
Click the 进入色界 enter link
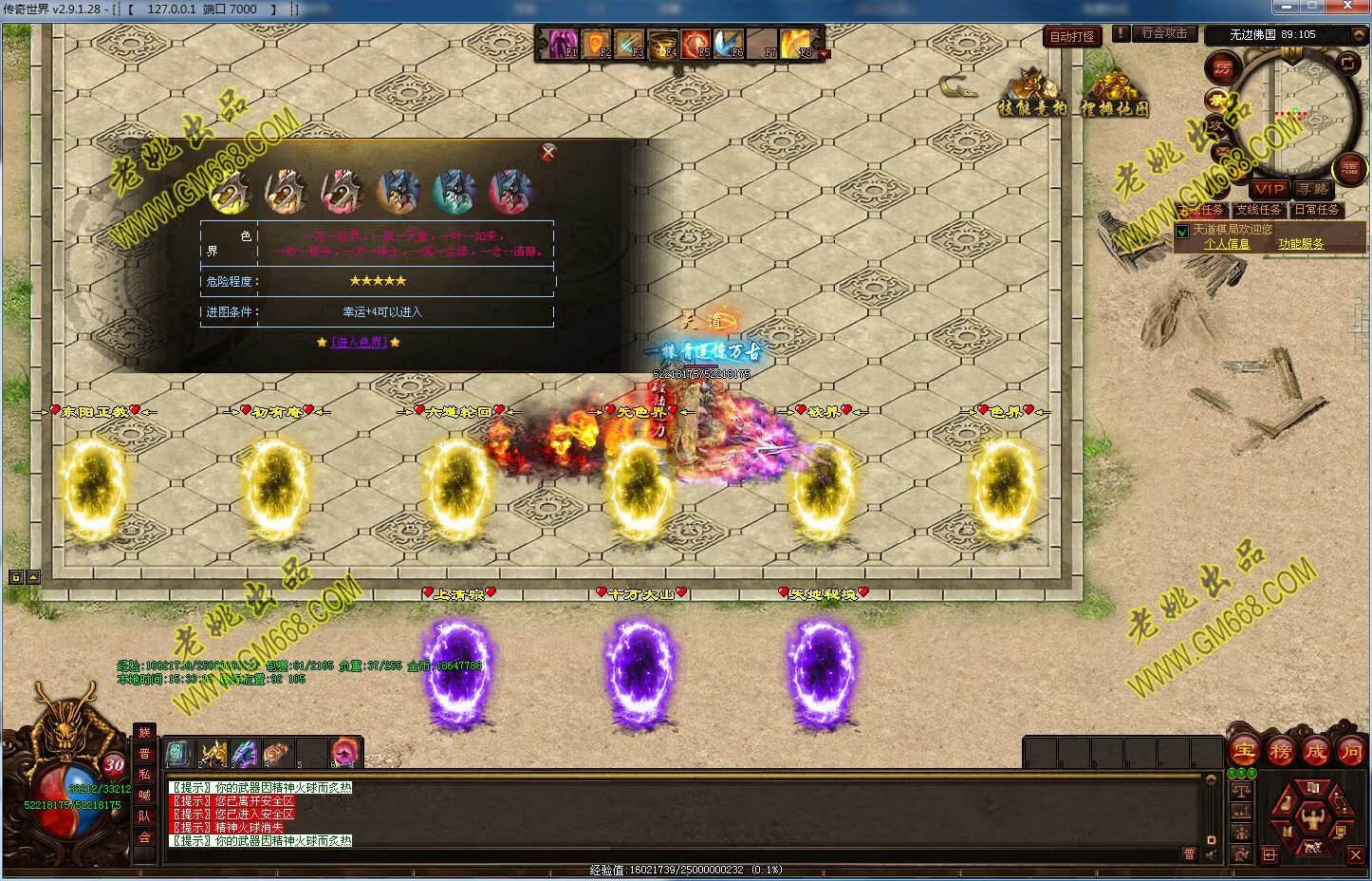tap(359, 342)
